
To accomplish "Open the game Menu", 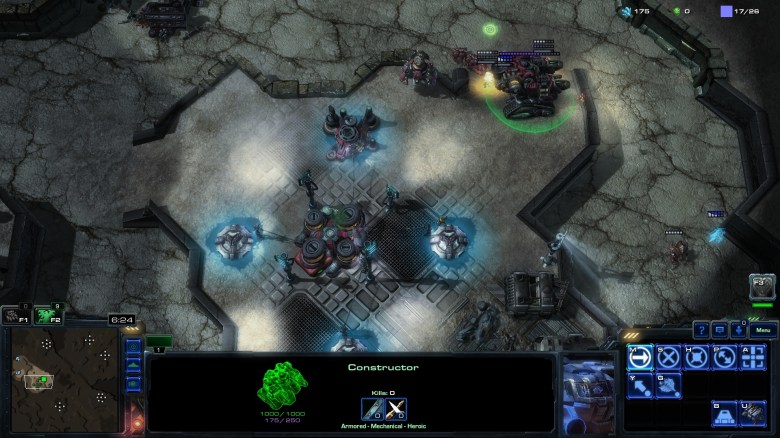I will click(761, 330).
